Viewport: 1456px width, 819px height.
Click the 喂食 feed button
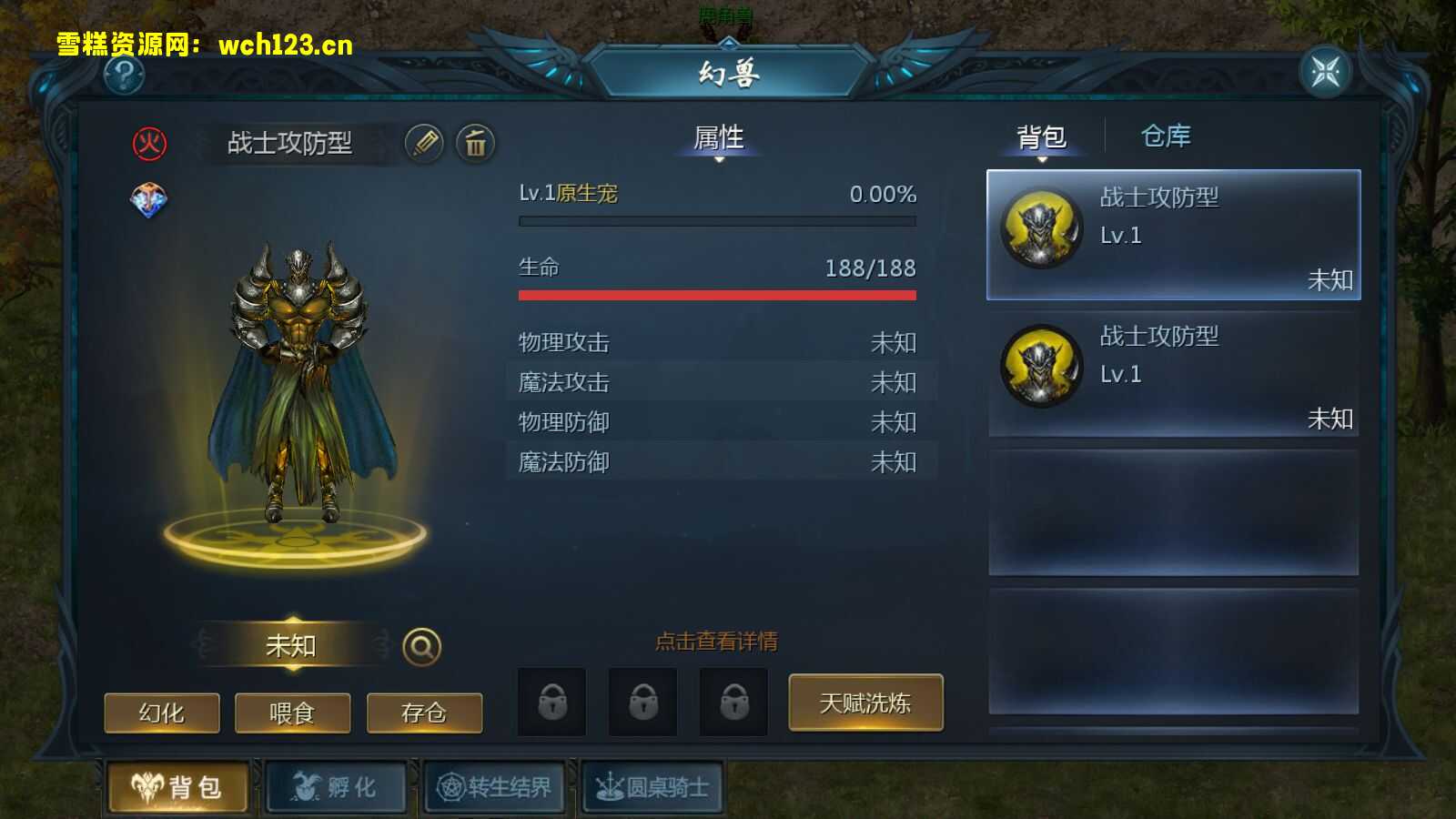click(x=293, y=713)
